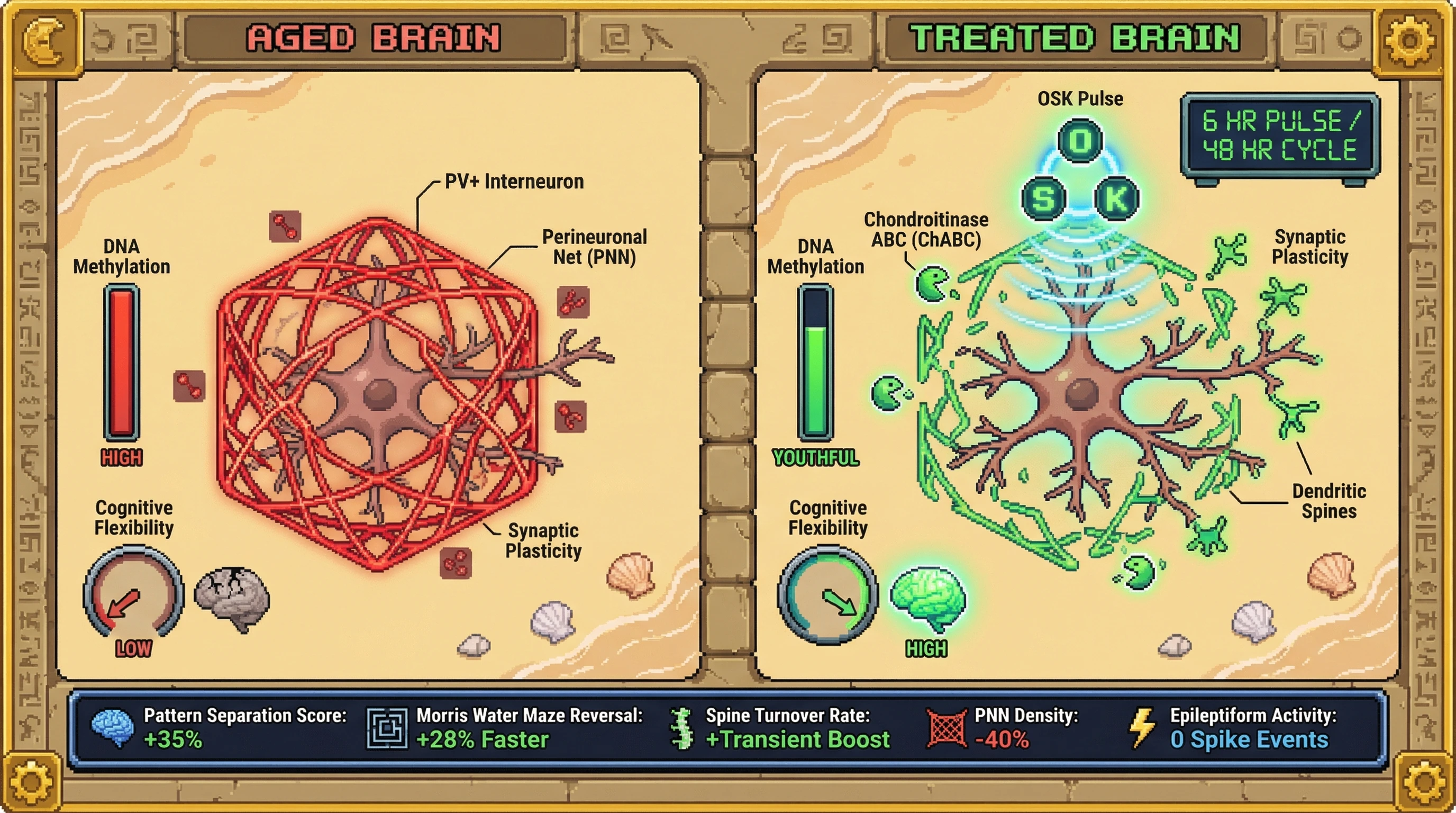Activate the O factor of OSK Pulse
Screen dimensions: 1456x813
point(1080,140)
